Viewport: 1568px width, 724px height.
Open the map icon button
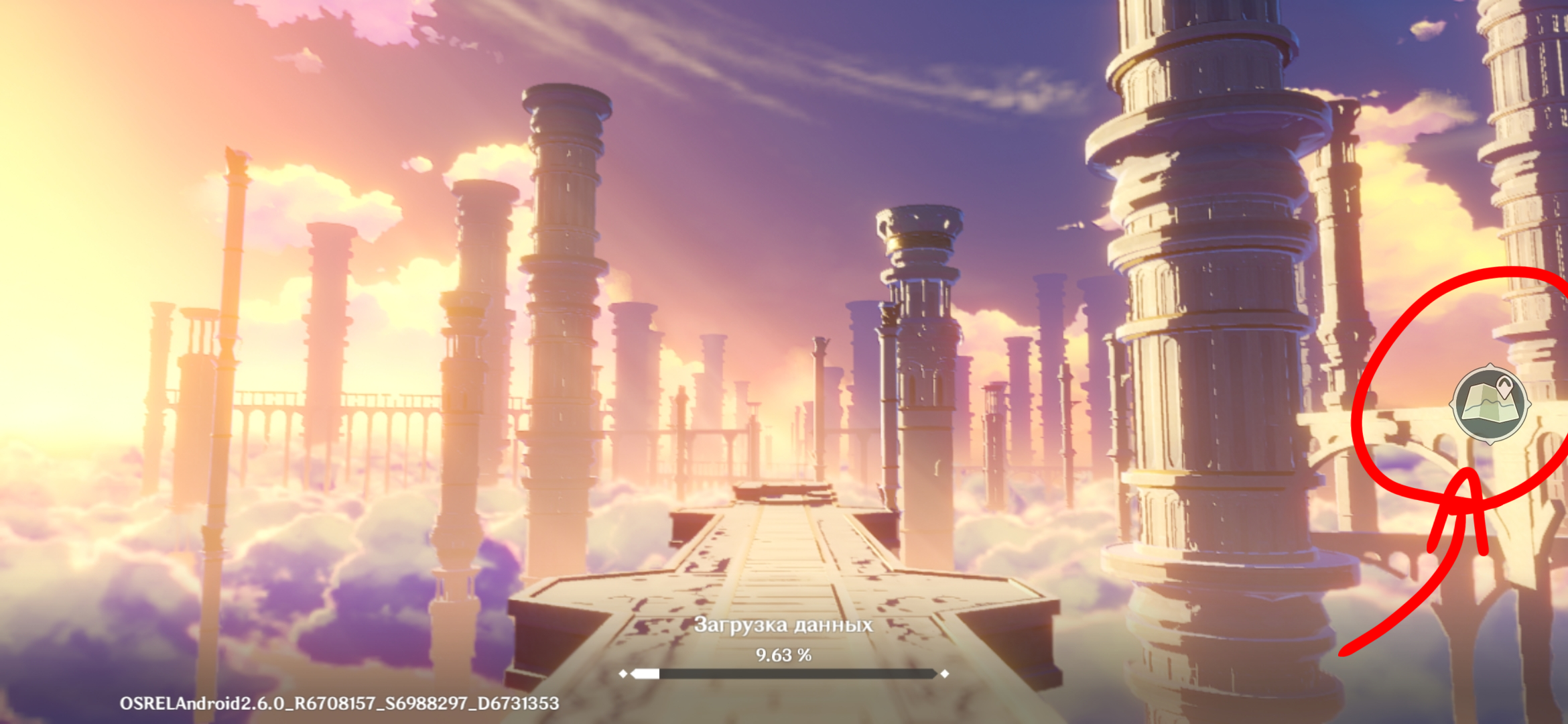[x=1489, y=404]
